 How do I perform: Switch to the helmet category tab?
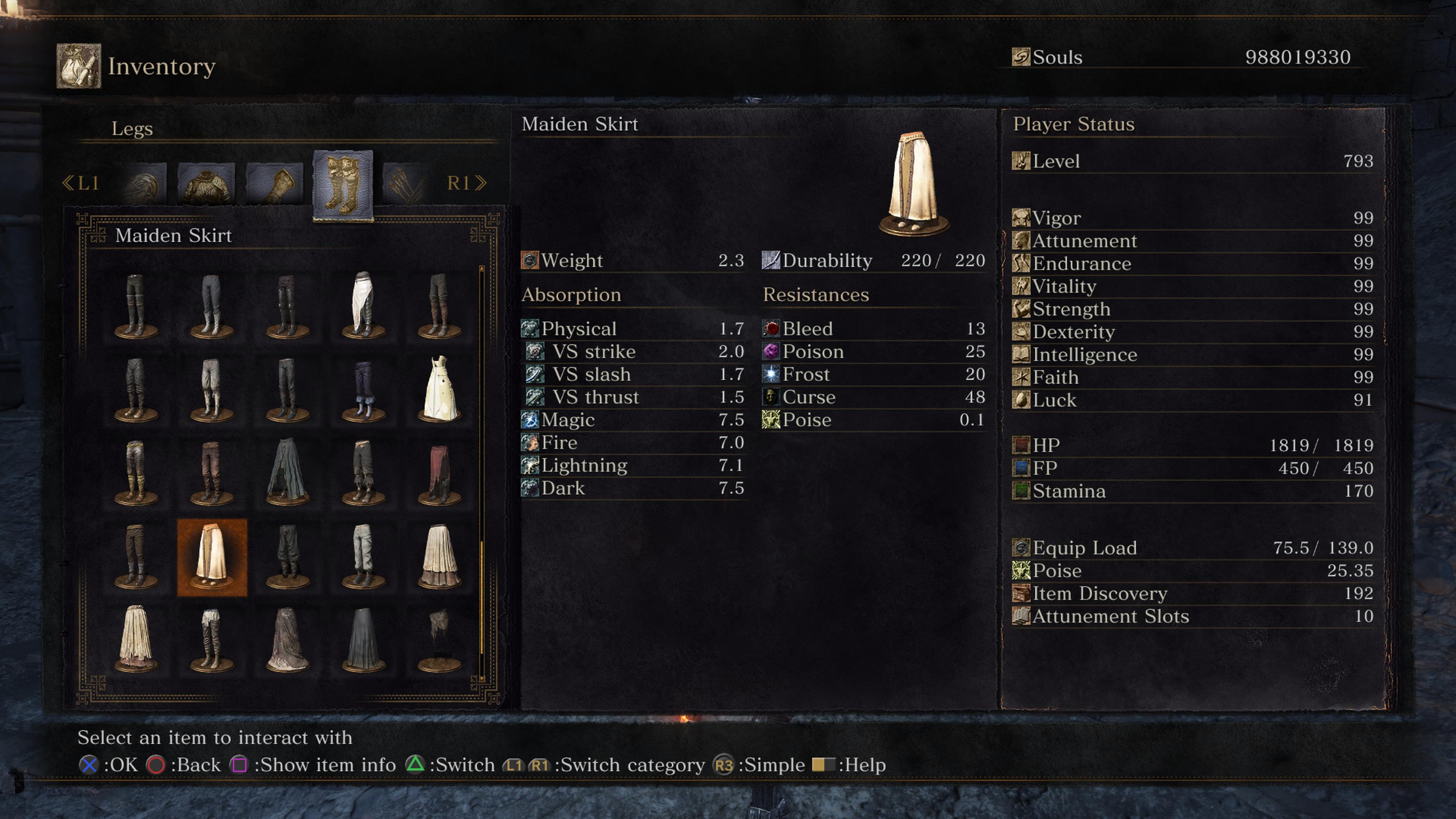pos(144,184)
